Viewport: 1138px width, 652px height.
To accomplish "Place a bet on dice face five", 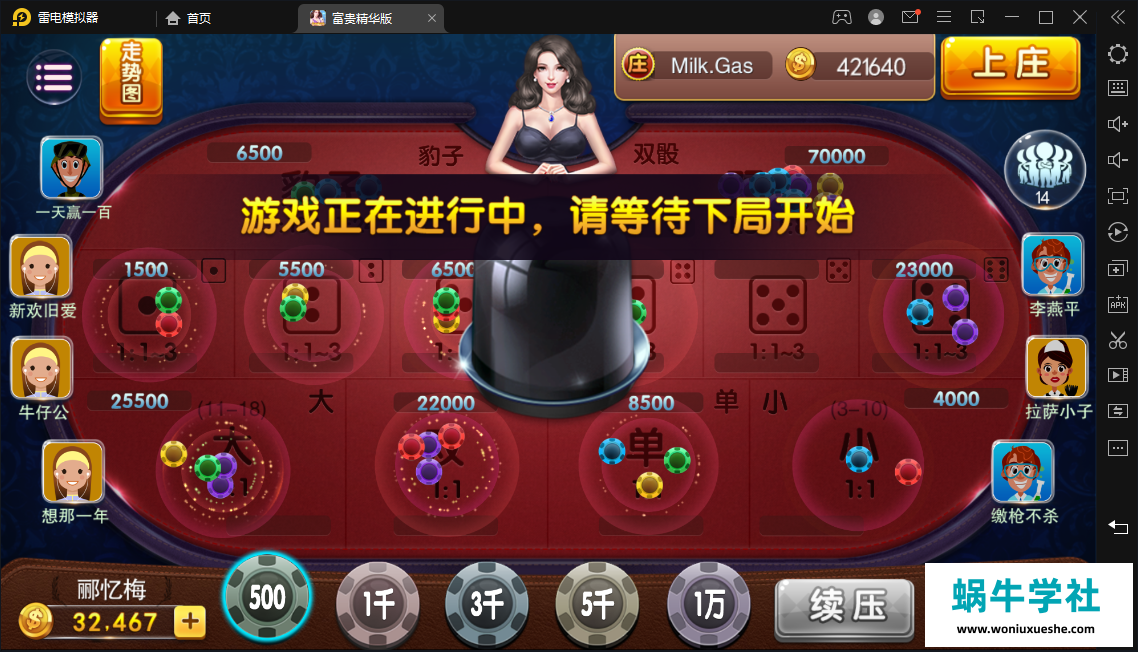I will click(777, 306).
